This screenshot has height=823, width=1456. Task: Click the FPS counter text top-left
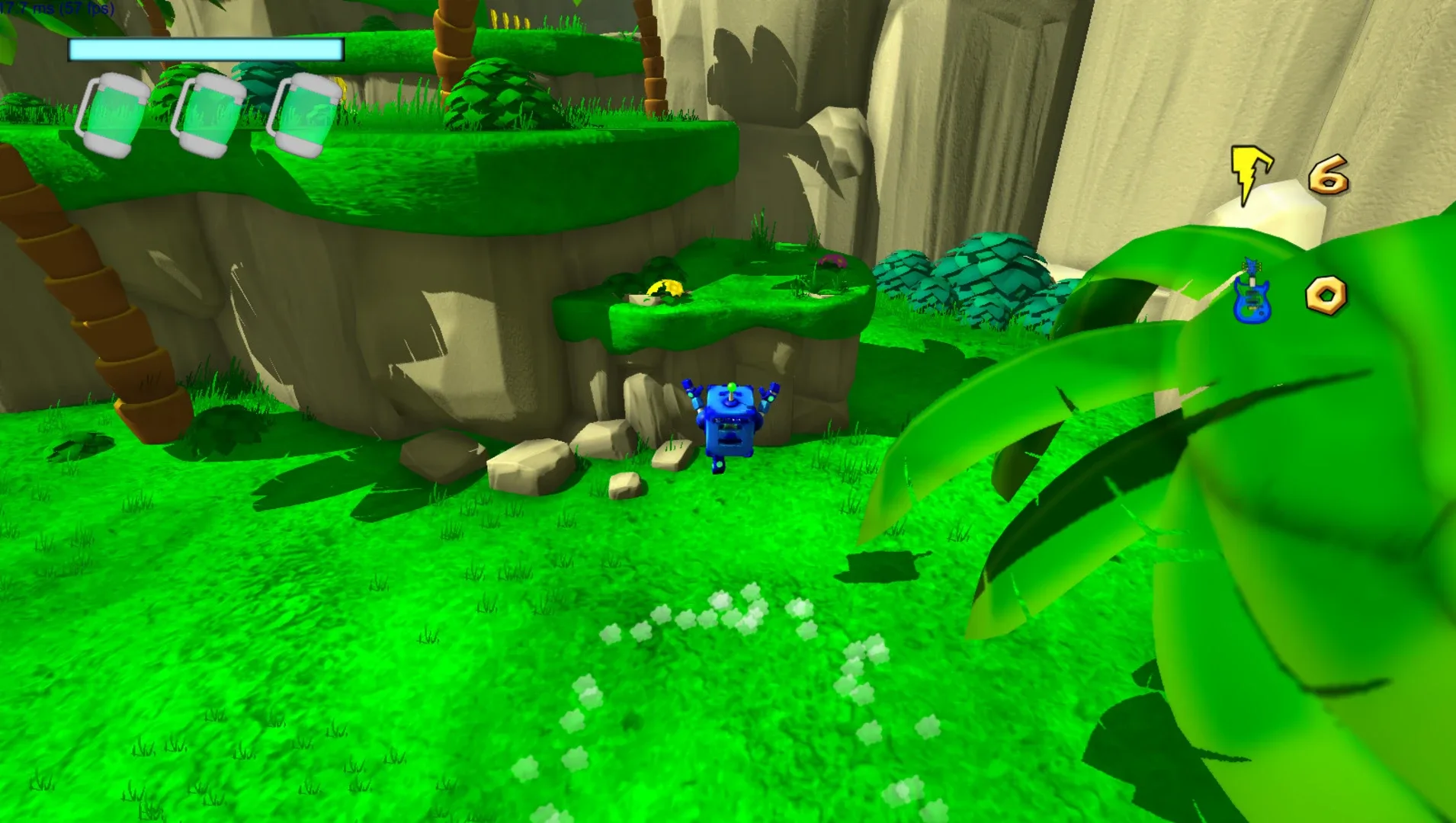pos(57,8)
